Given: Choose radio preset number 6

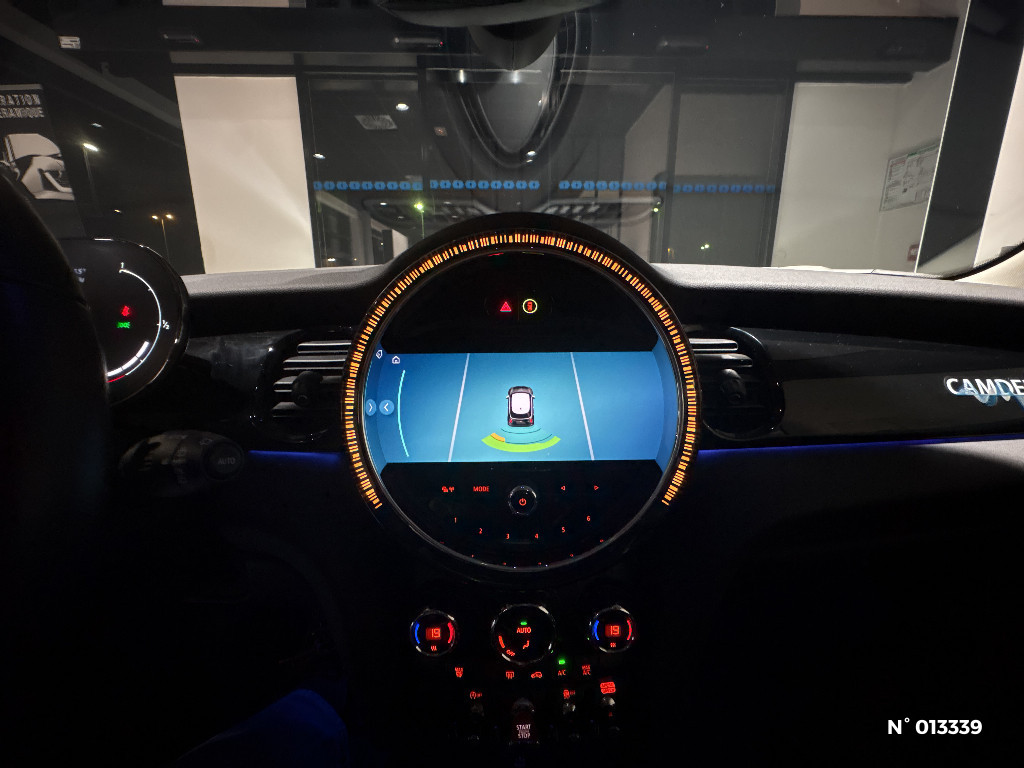Looking at the screenshot, I should click(588, 519).
